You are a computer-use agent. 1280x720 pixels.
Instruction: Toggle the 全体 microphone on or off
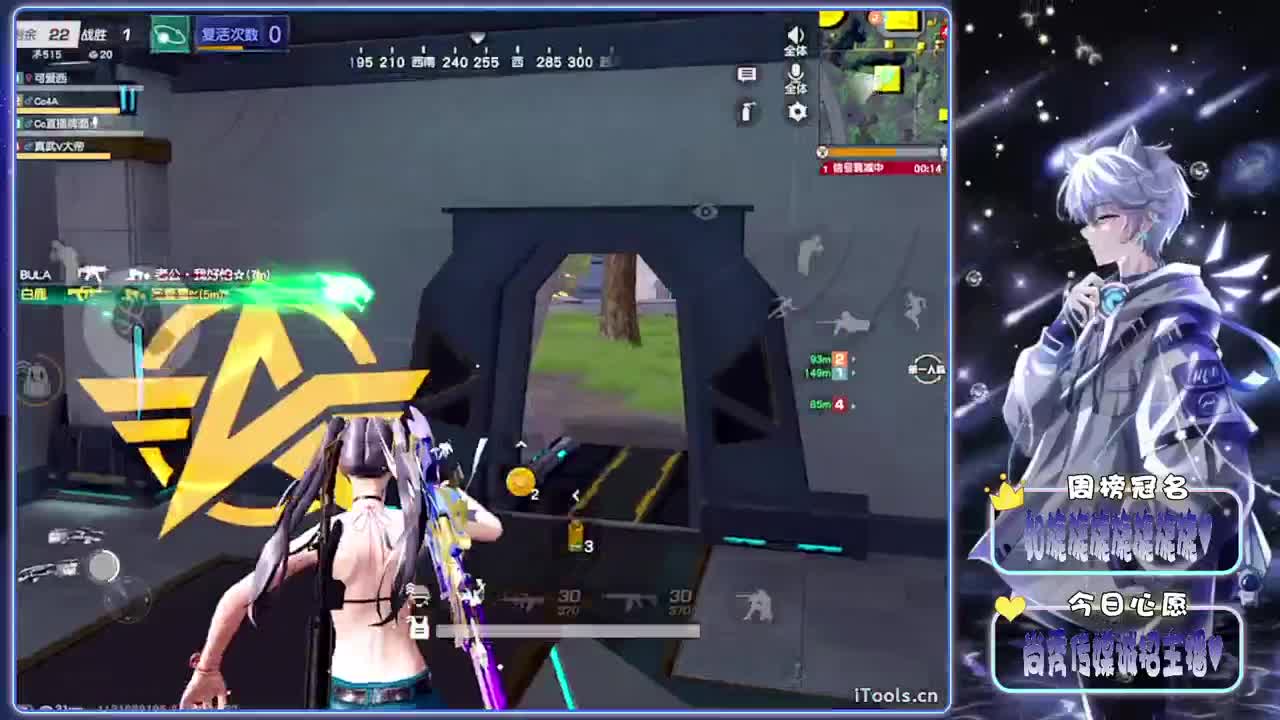coord(795,76)
